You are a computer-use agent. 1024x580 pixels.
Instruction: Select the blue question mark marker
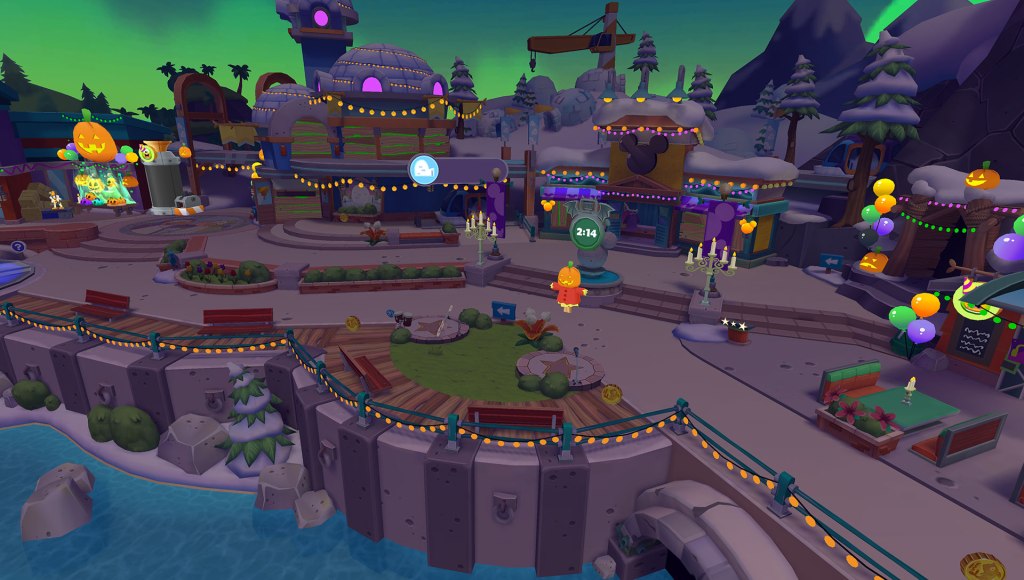click(17, 246)
